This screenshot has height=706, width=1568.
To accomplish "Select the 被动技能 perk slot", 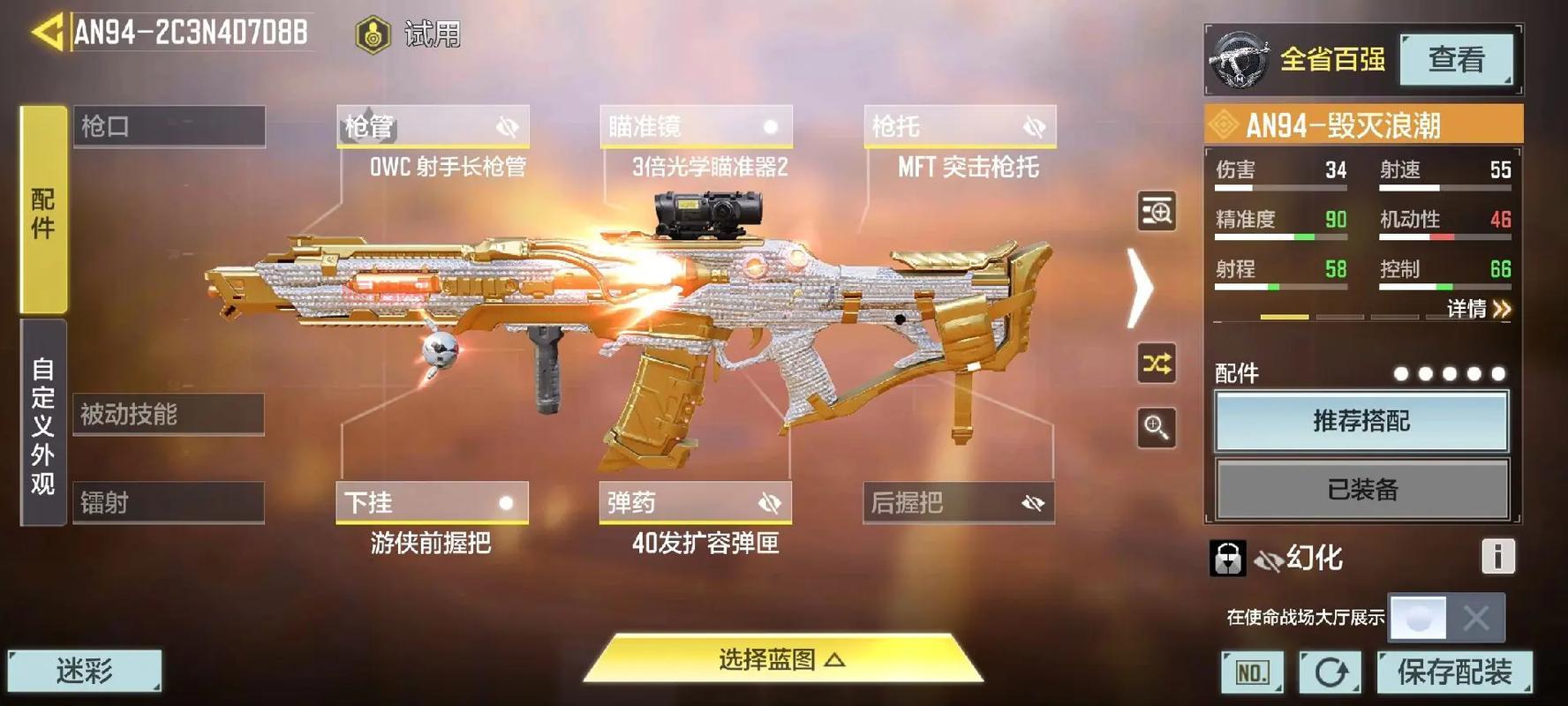I will (168, 414).
